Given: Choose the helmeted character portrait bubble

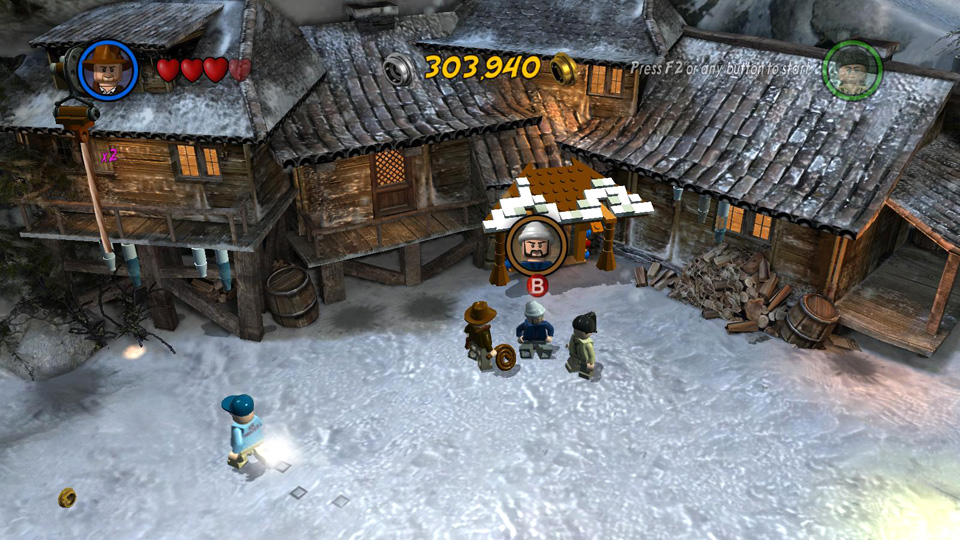Looking at the screenshot, I should [x=535, y=245].
